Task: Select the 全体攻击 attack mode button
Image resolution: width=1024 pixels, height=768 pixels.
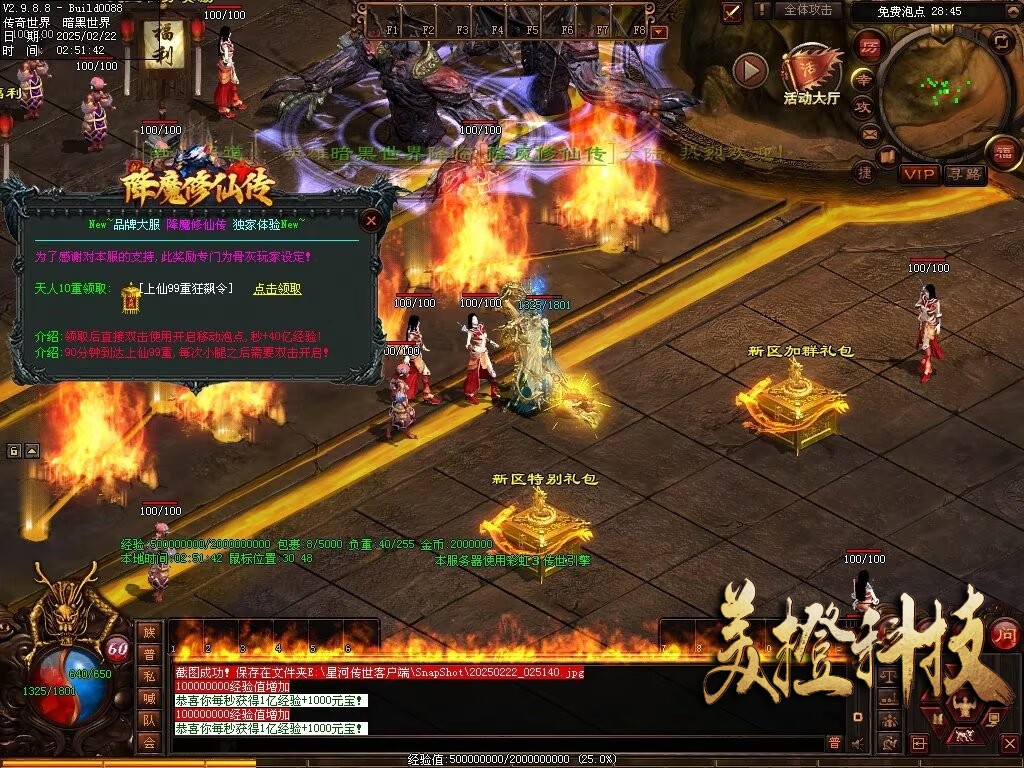Action: (807, 10)
